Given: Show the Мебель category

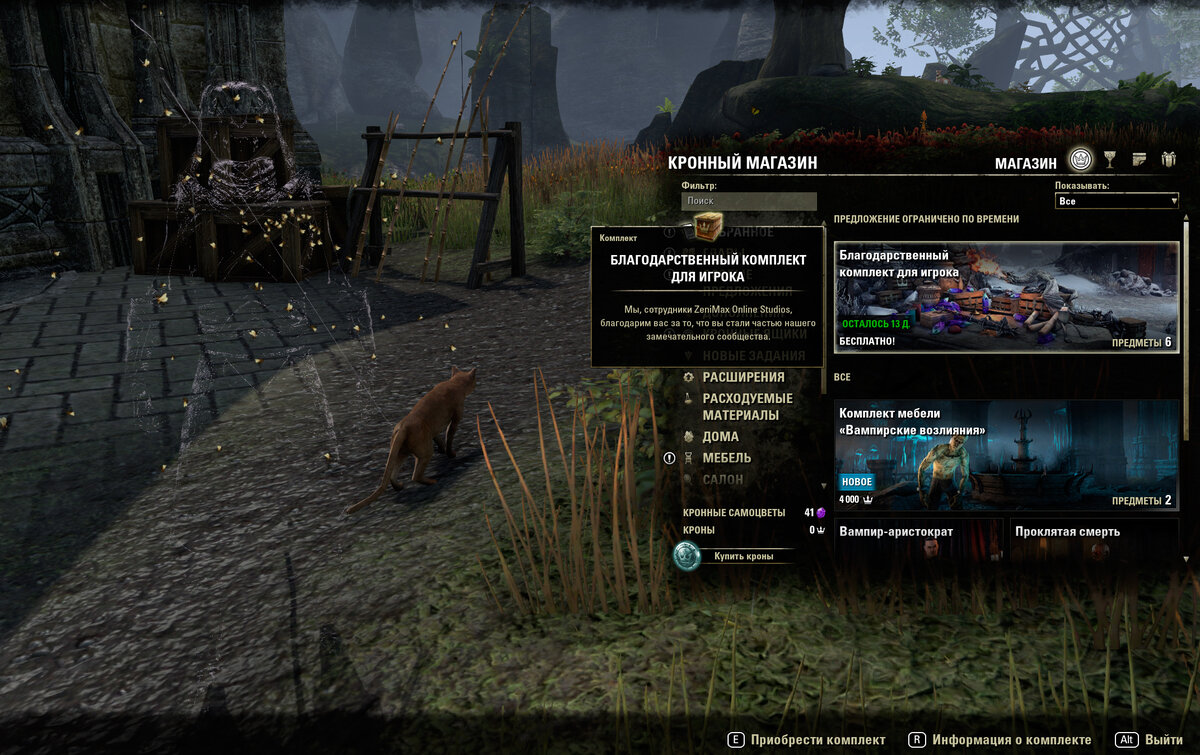Looking at the screenshot, I should coord(726,458).
